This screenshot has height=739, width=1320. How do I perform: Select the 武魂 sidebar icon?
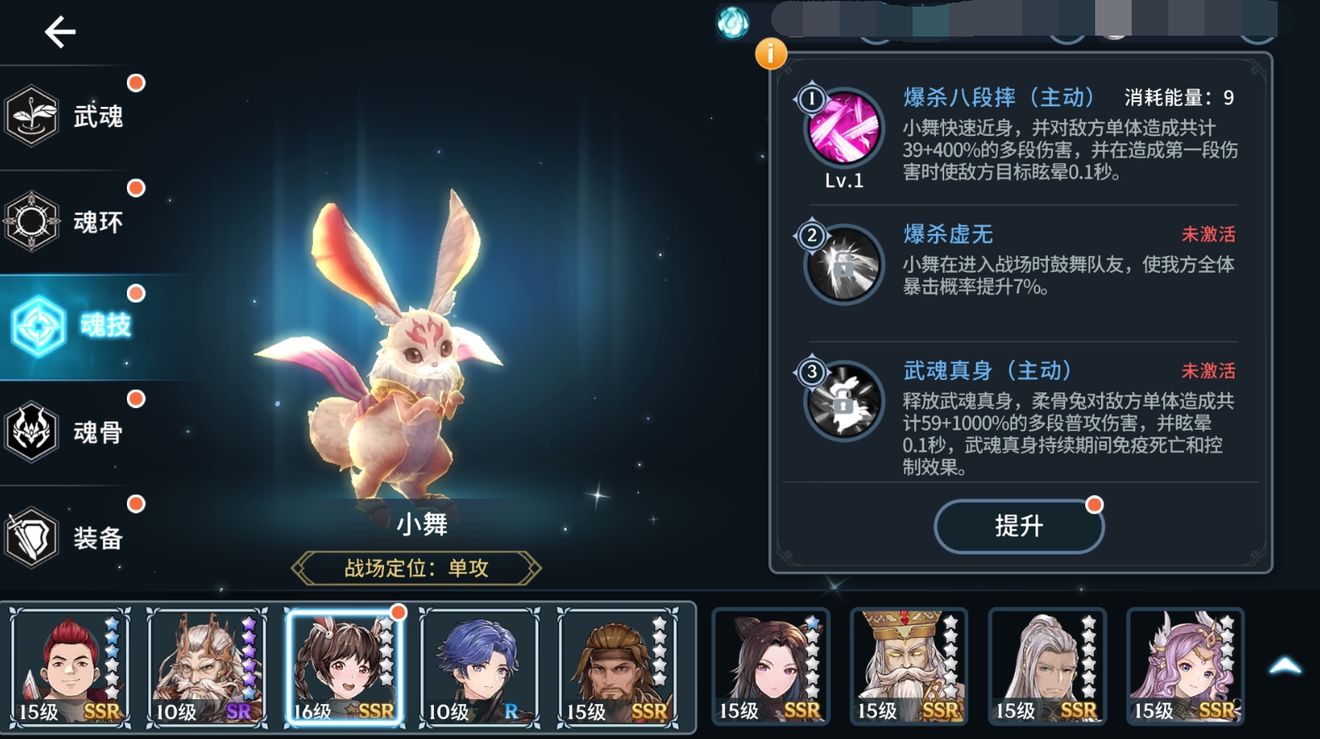[33, 115]
